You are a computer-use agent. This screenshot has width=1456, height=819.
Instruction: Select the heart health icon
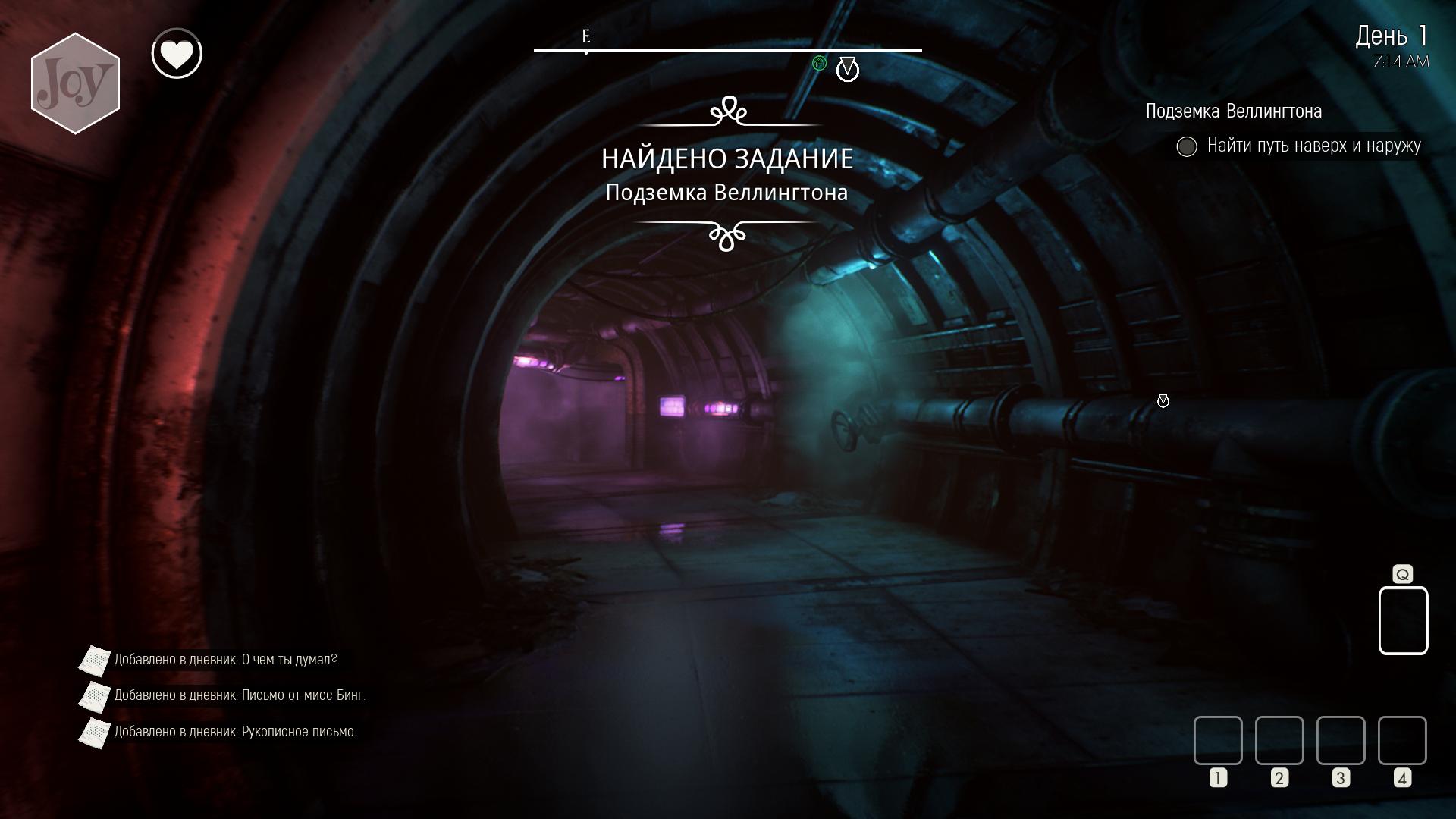click(x=177, y=54)
